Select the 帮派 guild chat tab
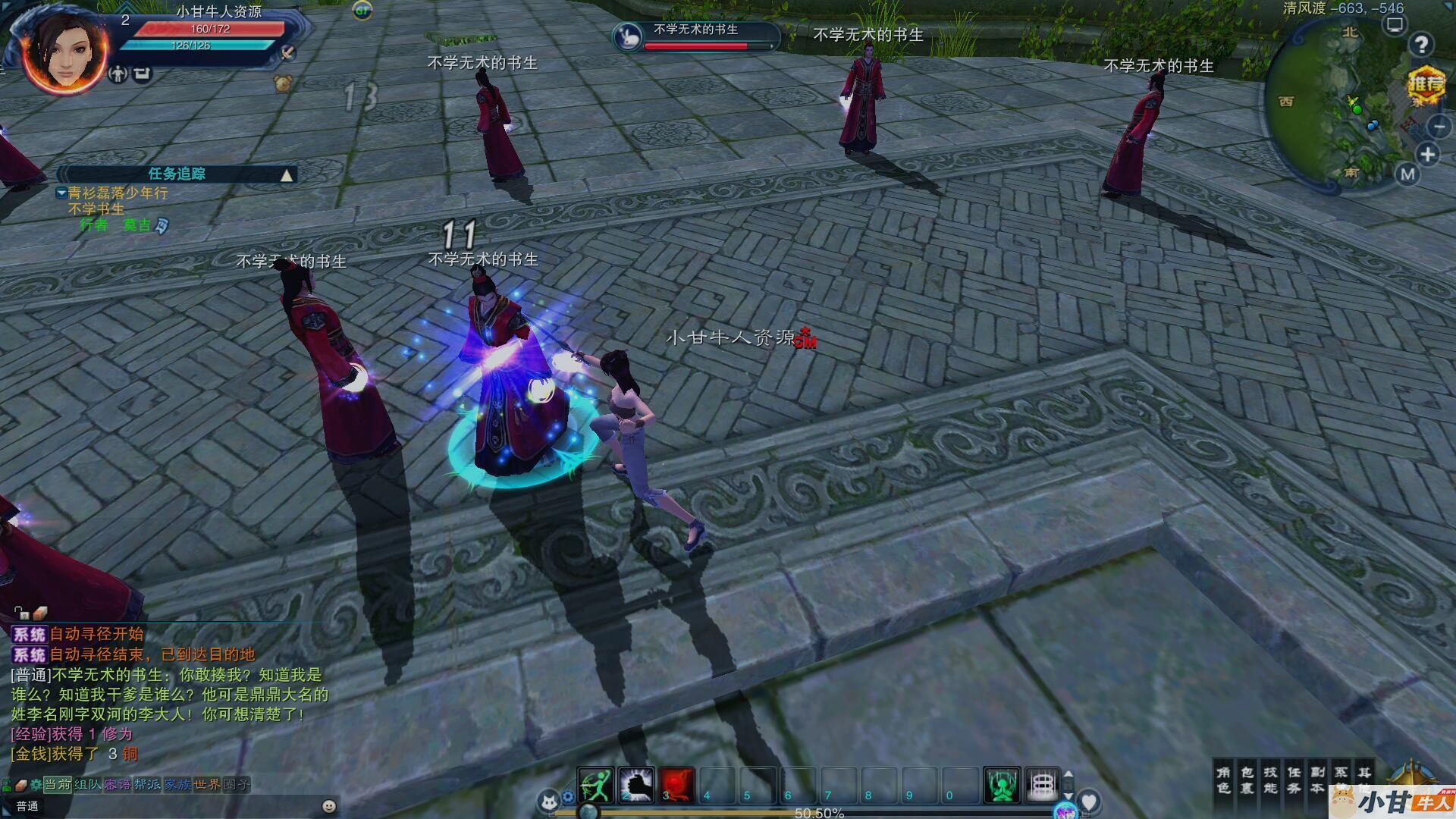The image size is (1456, 819). point(147,784)
